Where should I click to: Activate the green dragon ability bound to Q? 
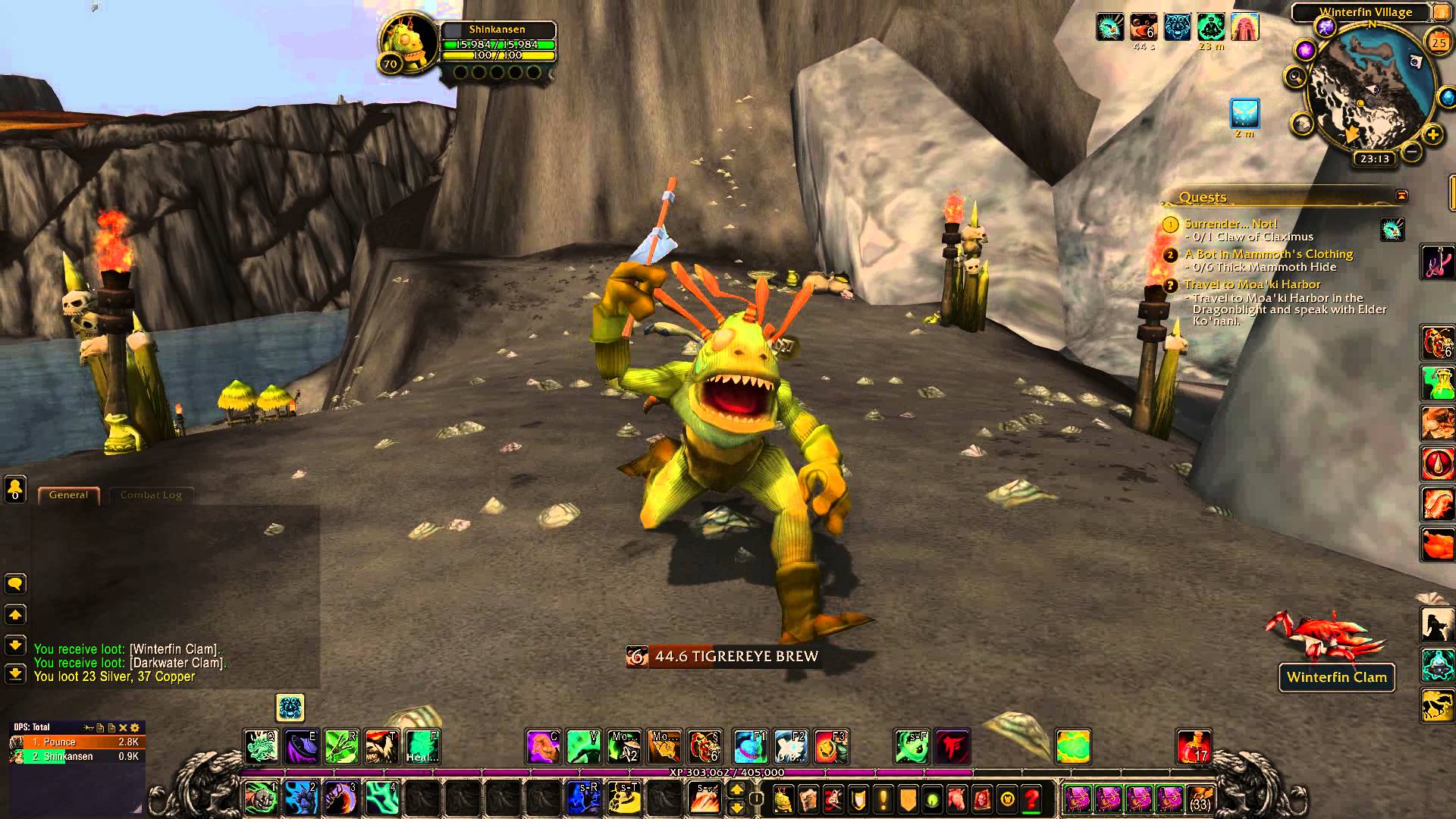point(260,747)
